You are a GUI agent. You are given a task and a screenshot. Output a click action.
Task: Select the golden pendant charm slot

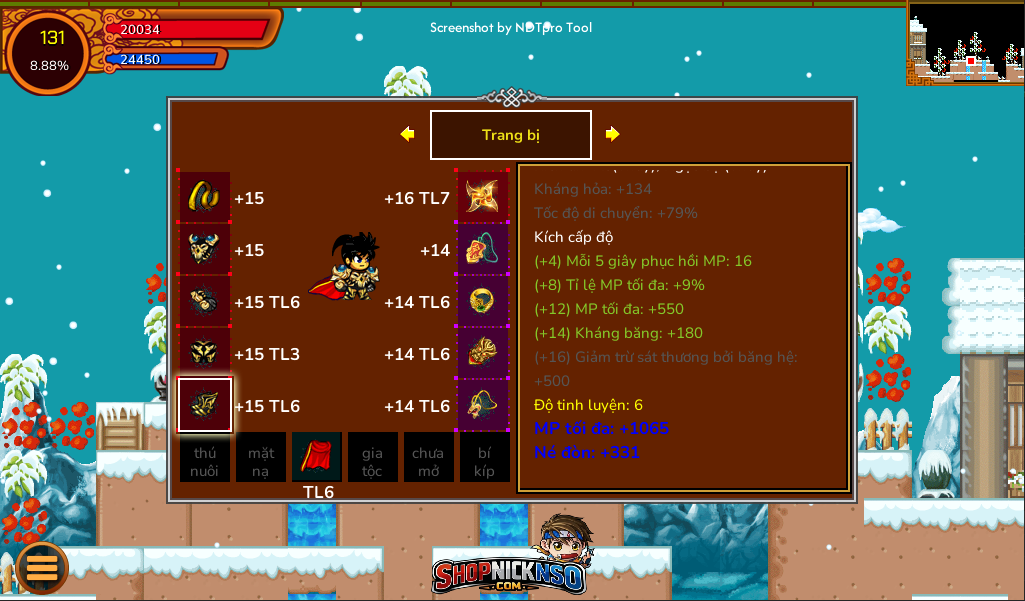click(x=483, y=405)
